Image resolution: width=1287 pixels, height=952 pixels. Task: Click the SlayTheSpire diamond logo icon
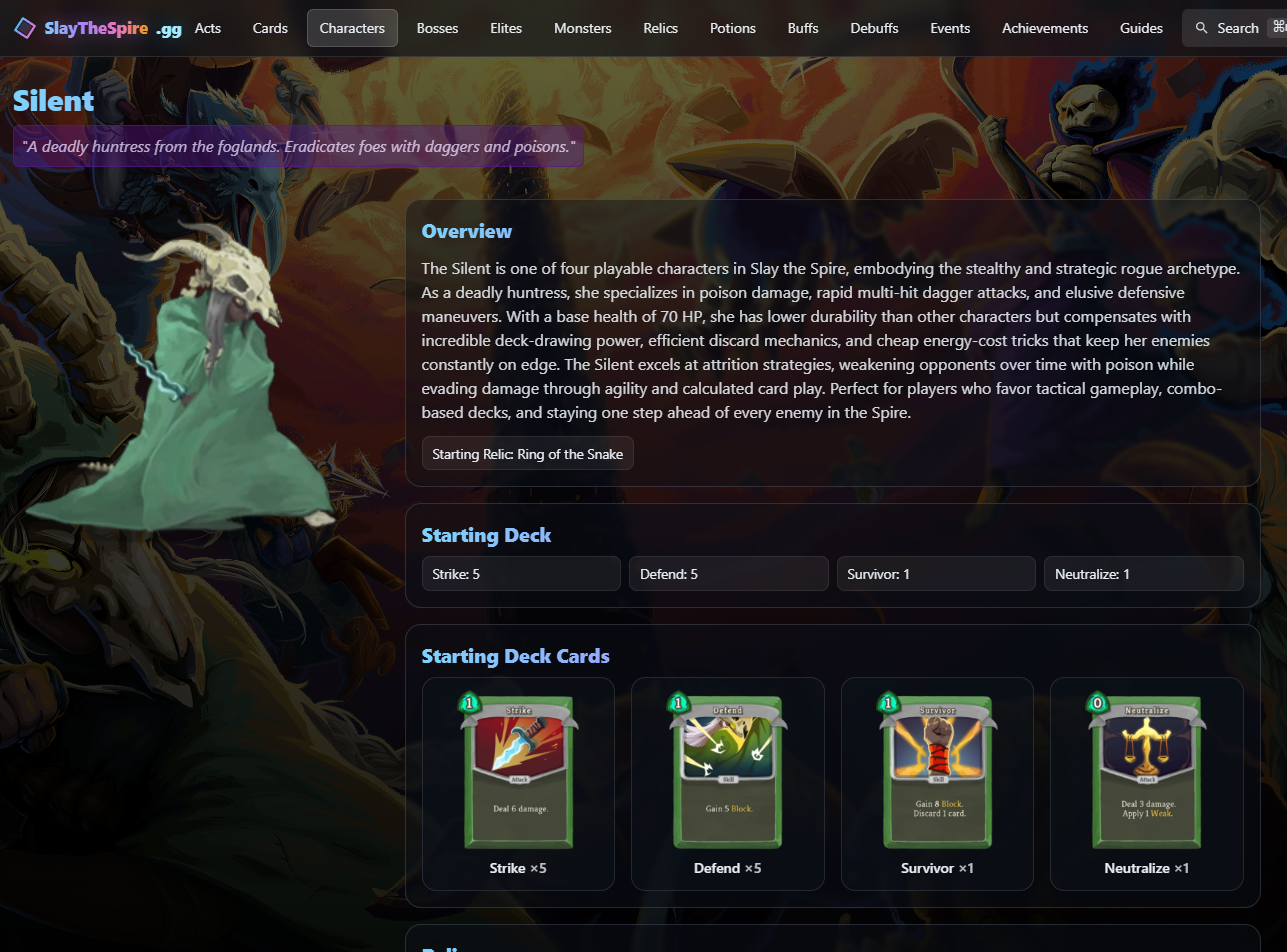[x=25, y=27]
